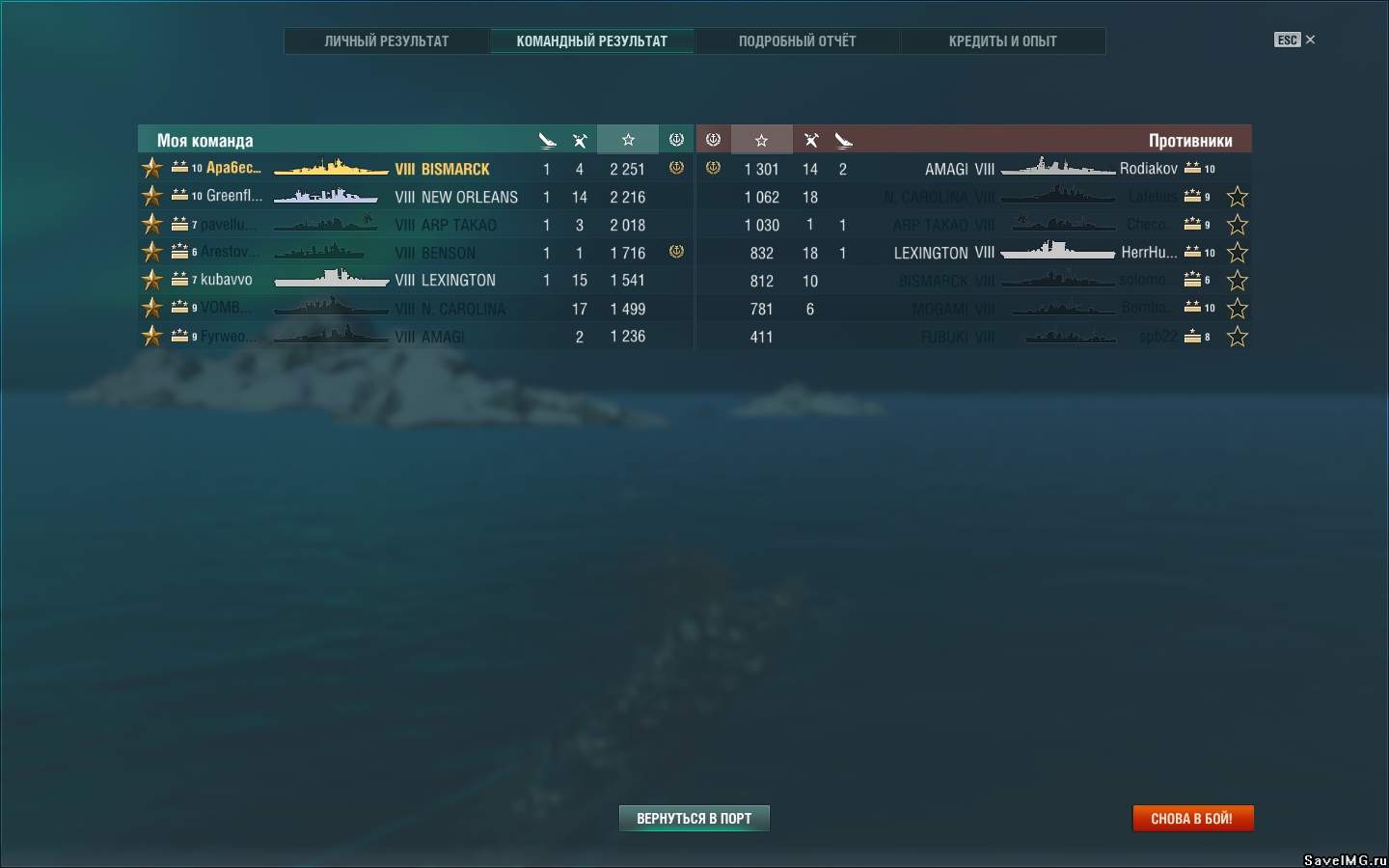
Task: Click the gold star beside Greenfl
Action: click(x=152, y=197)
